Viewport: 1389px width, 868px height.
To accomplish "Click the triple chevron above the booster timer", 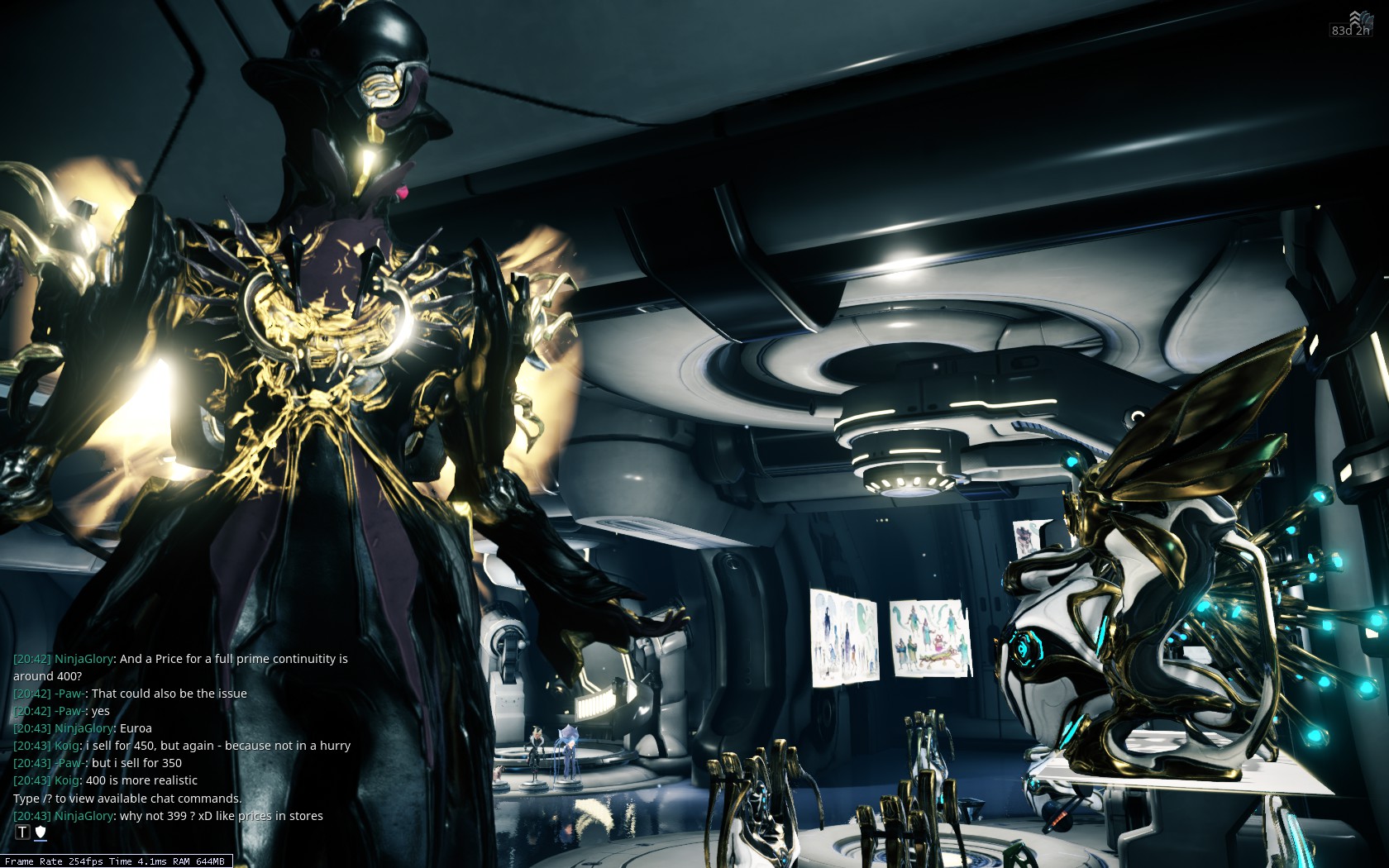I will 1354,17.
